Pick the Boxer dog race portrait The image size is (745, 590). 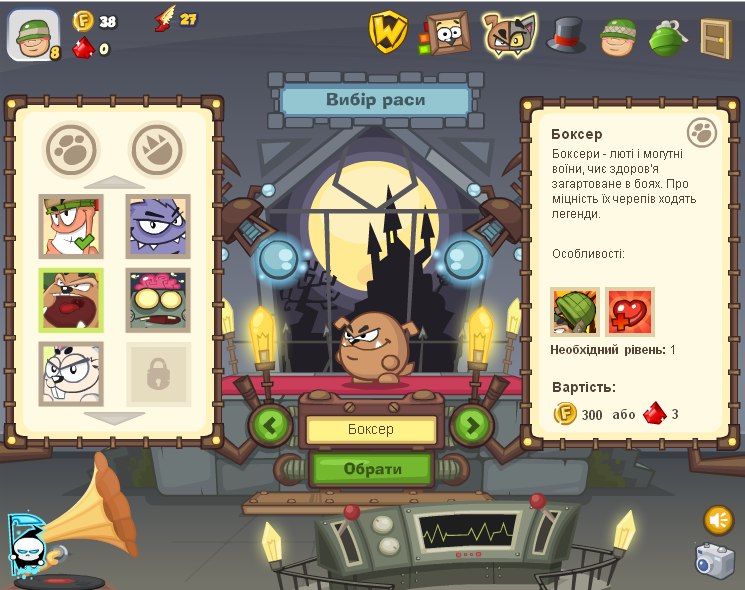click(x=71, y=299)
